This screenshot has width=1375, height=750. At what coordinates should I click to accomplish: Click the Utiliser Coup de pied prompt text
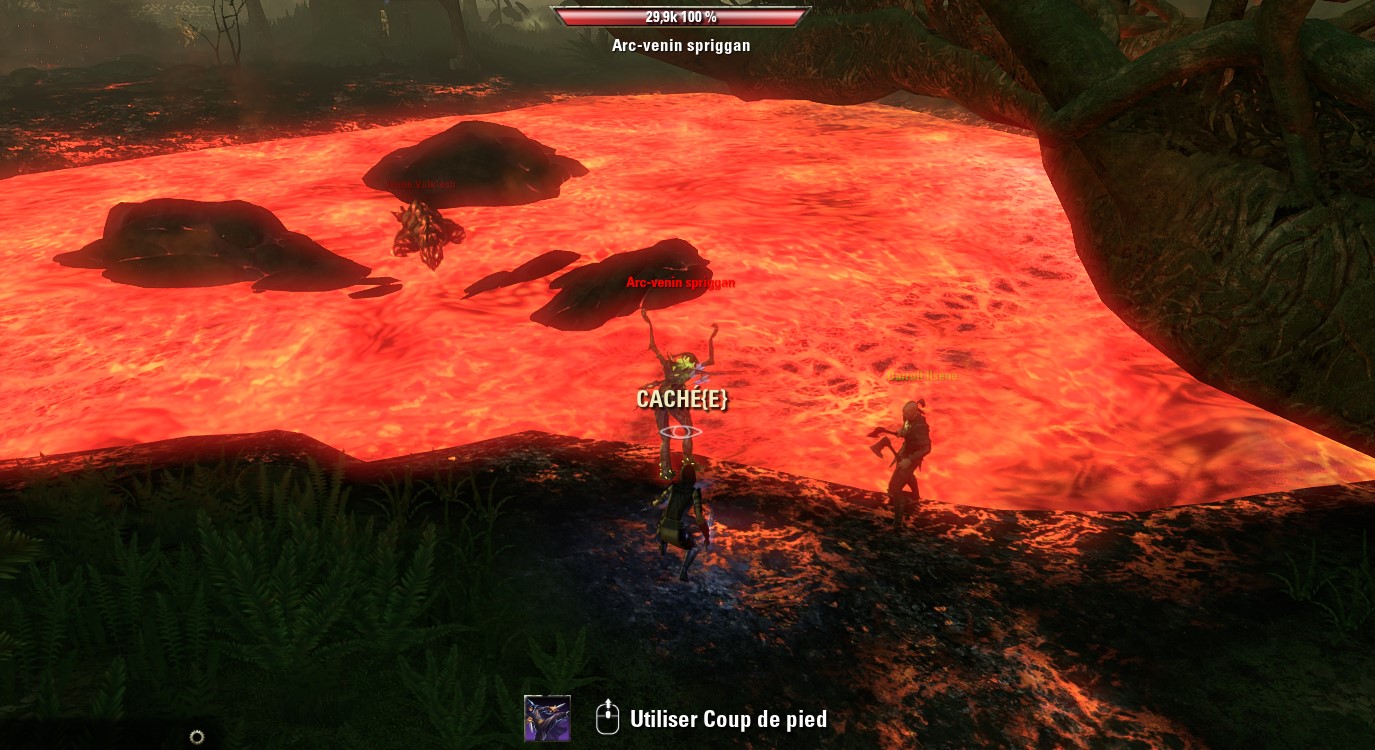(727, 719)
